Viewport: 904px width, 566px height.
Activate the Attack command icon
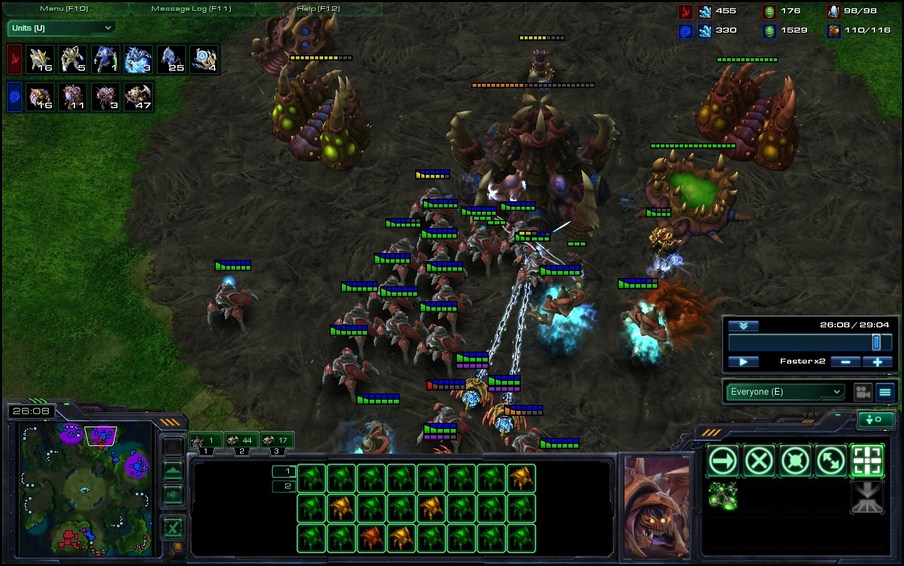867,460
